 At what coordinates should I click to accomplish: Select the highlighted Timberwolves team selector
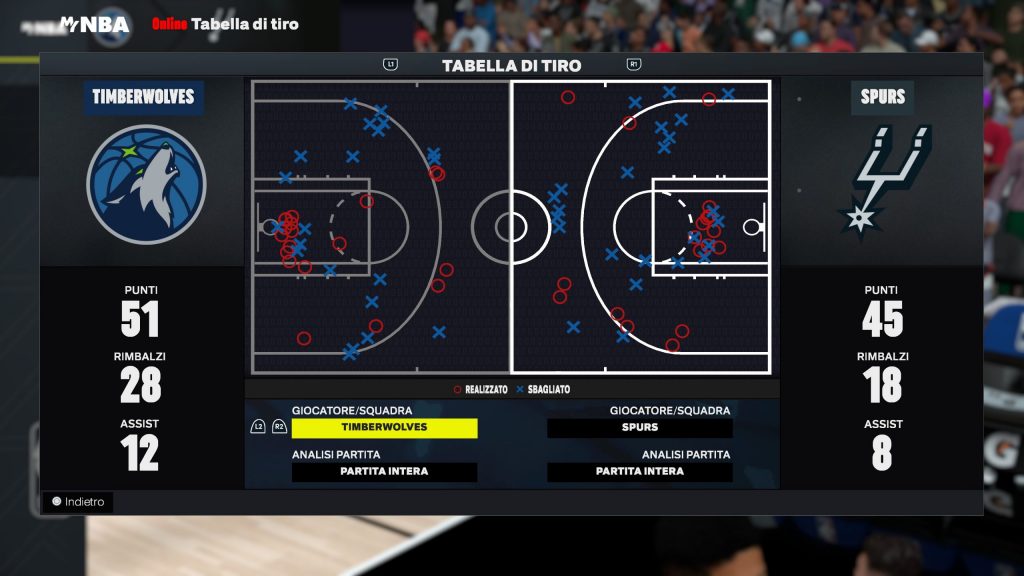pos(384,427)
